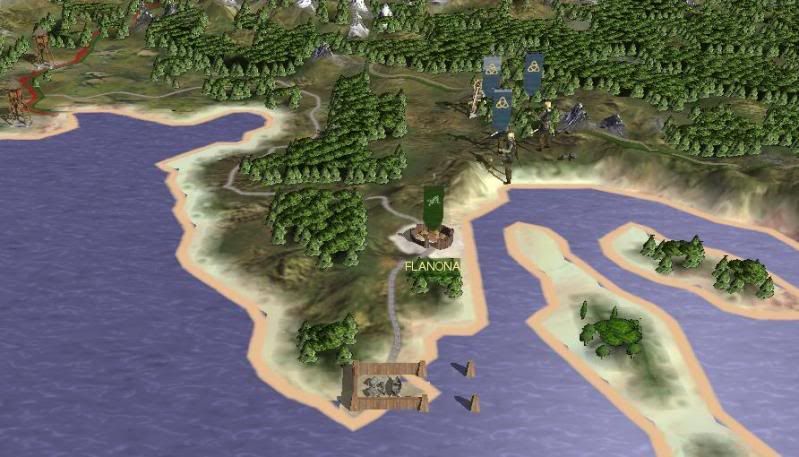The image size is (799, 457).
Task: Select the Flanona settlement name label
Action: pyautogui.click(x=431, y=267)
